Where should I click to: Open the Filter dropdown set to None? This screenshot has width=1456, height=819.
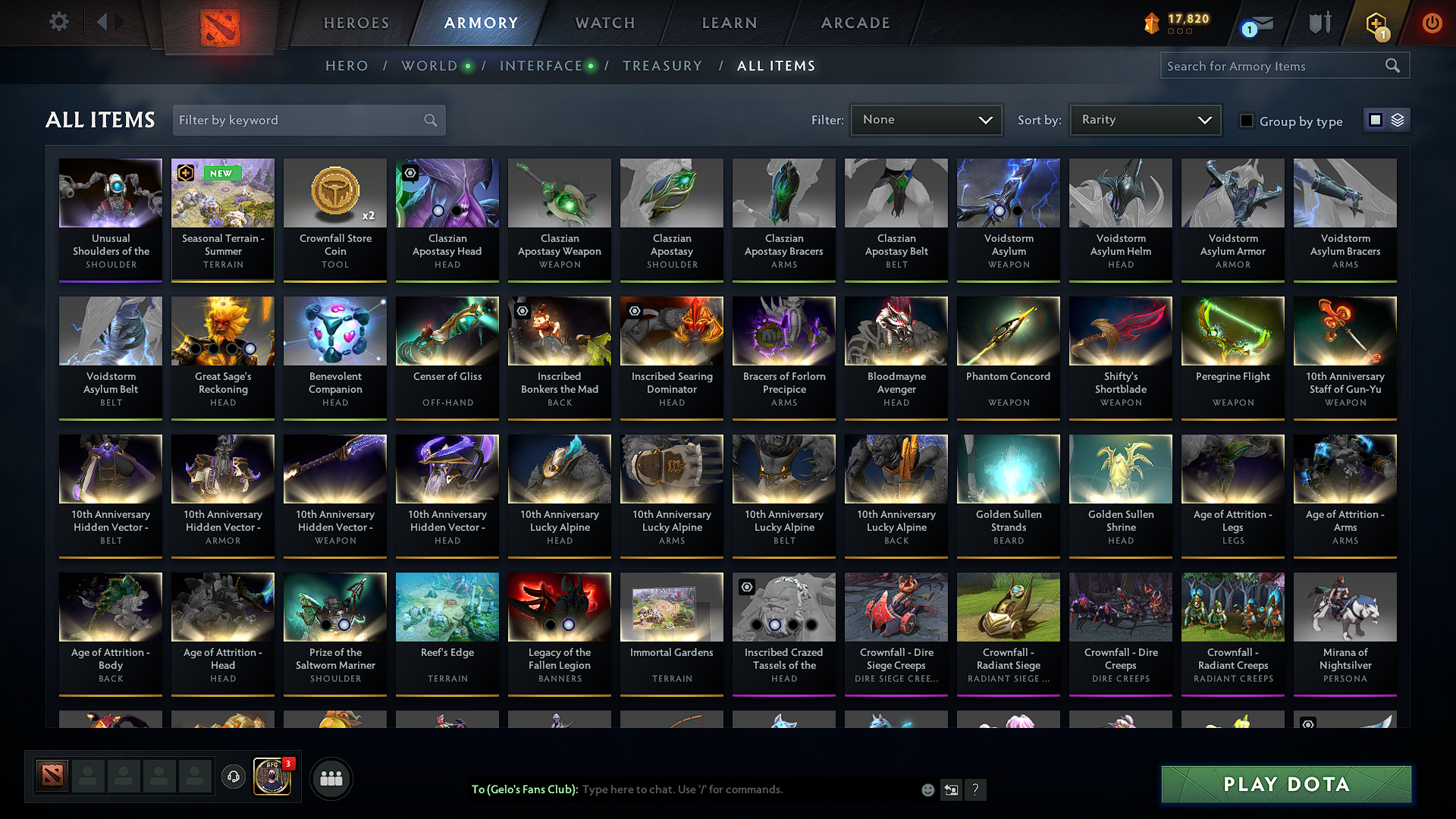click(x=926, y=119)
